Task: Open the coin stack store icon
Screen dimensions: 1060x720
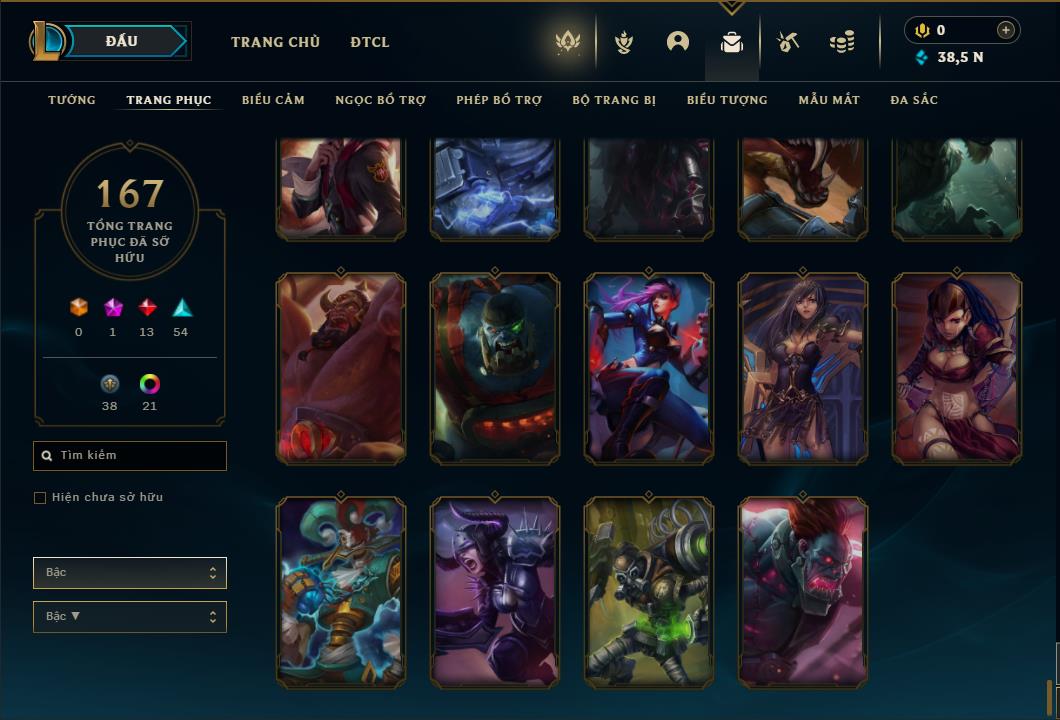Action: tap(842, 42)
